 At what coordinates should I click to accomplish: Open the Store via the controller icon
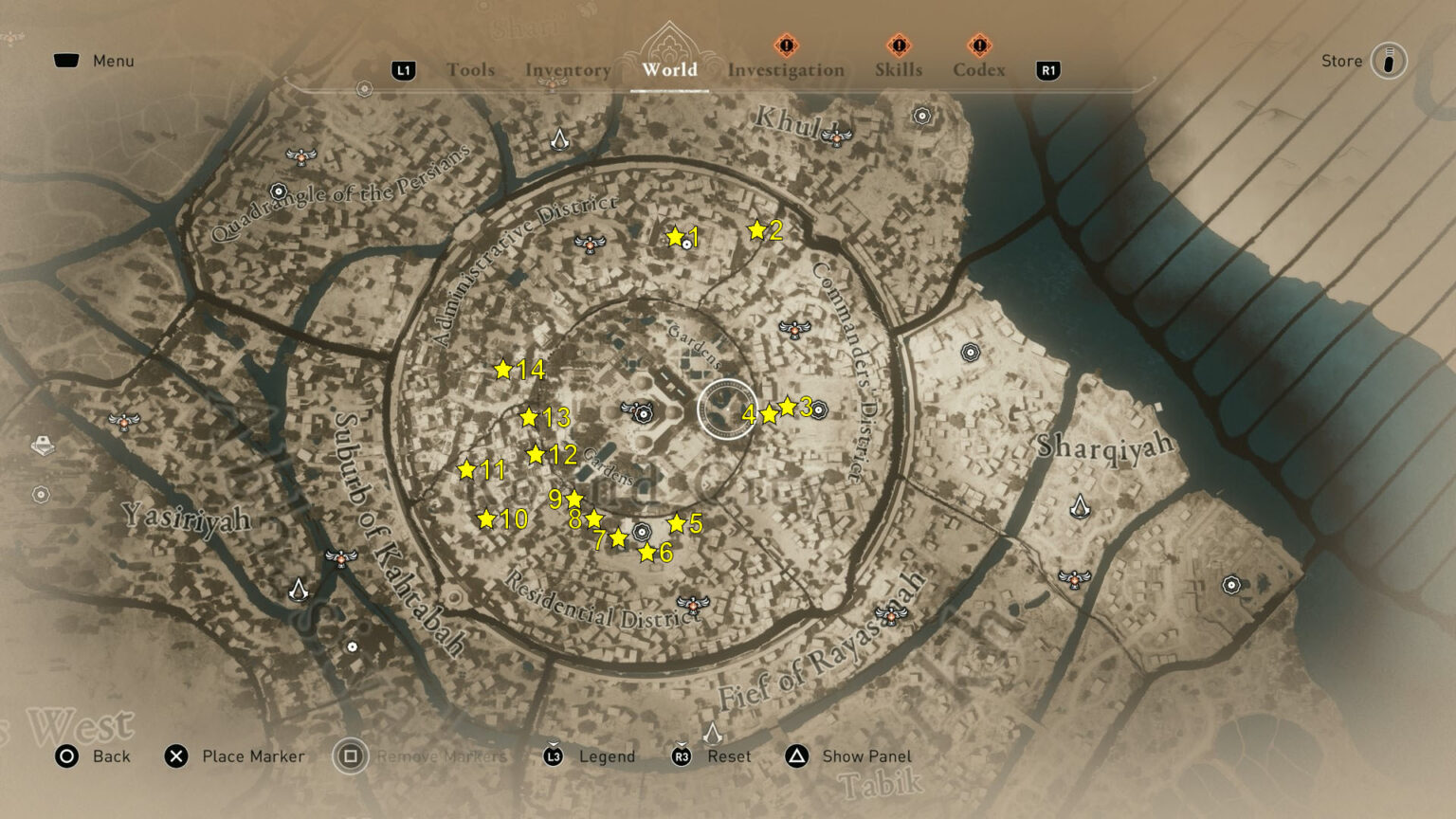tap(1388, 61)
